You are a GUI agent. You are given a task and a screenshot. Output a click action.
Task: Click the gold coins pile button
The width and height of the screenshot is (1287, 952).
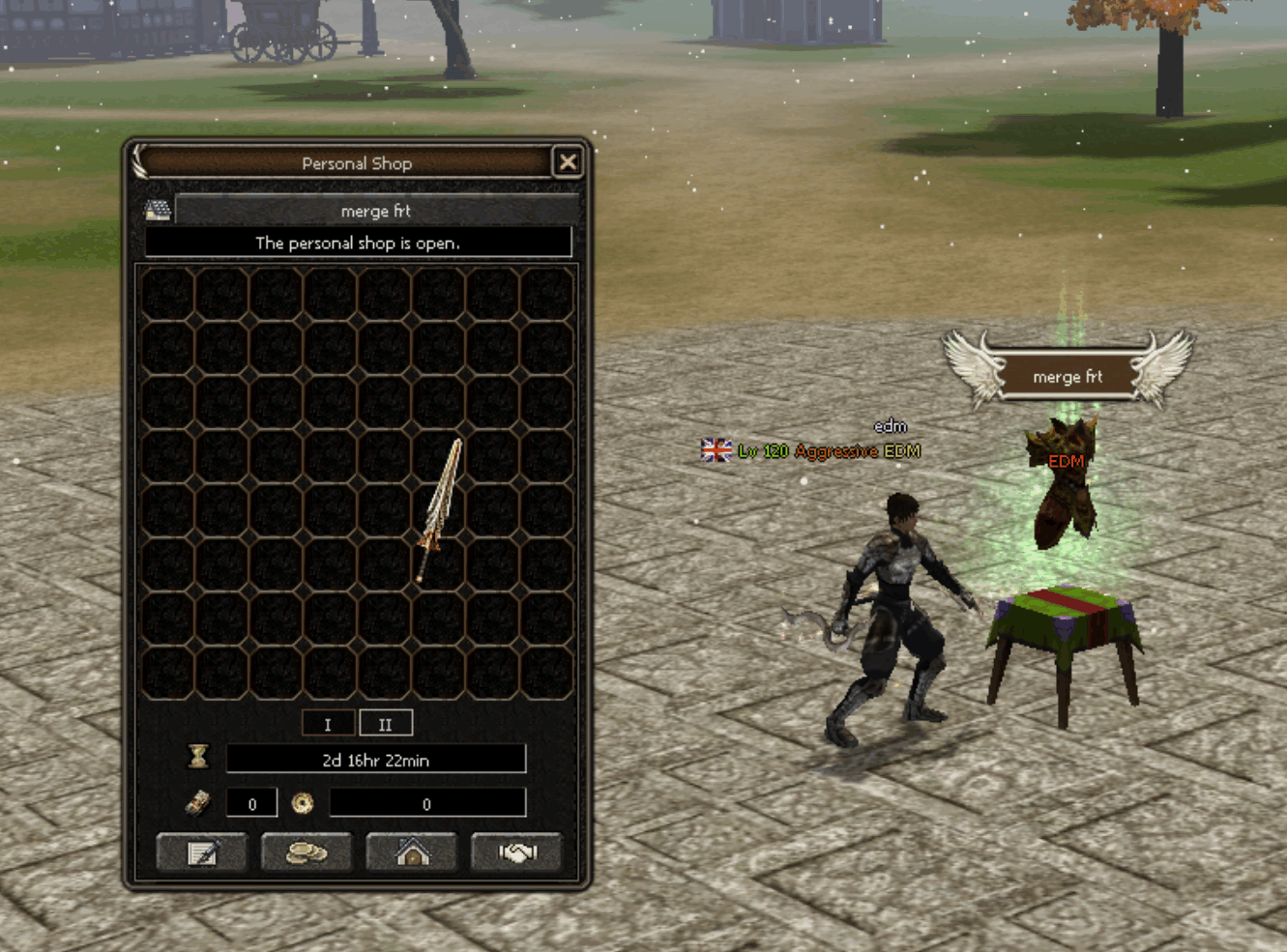click(307, 852)
